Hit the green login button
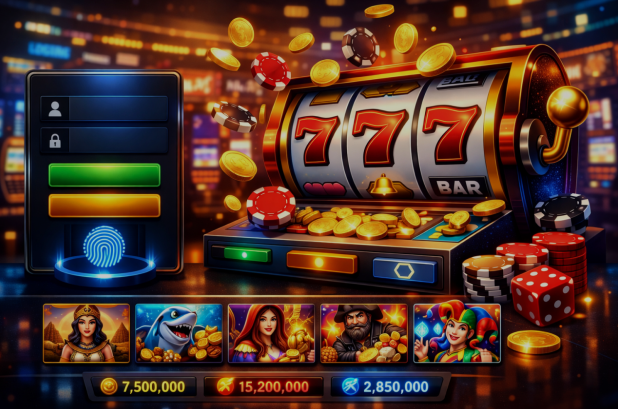 [x=104, y=174]
